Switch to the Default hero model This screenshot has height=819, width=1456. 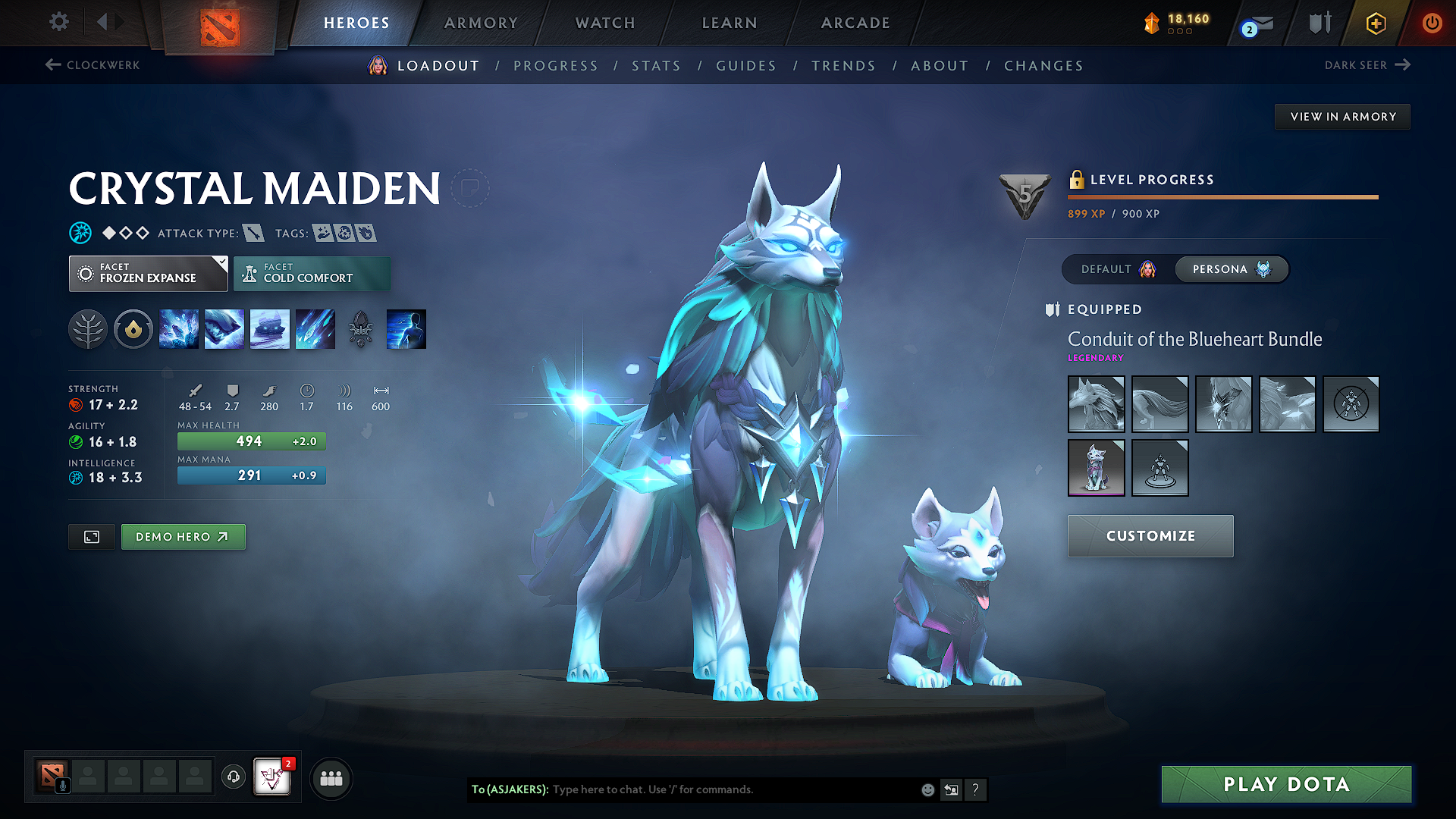pos(1118,269)
